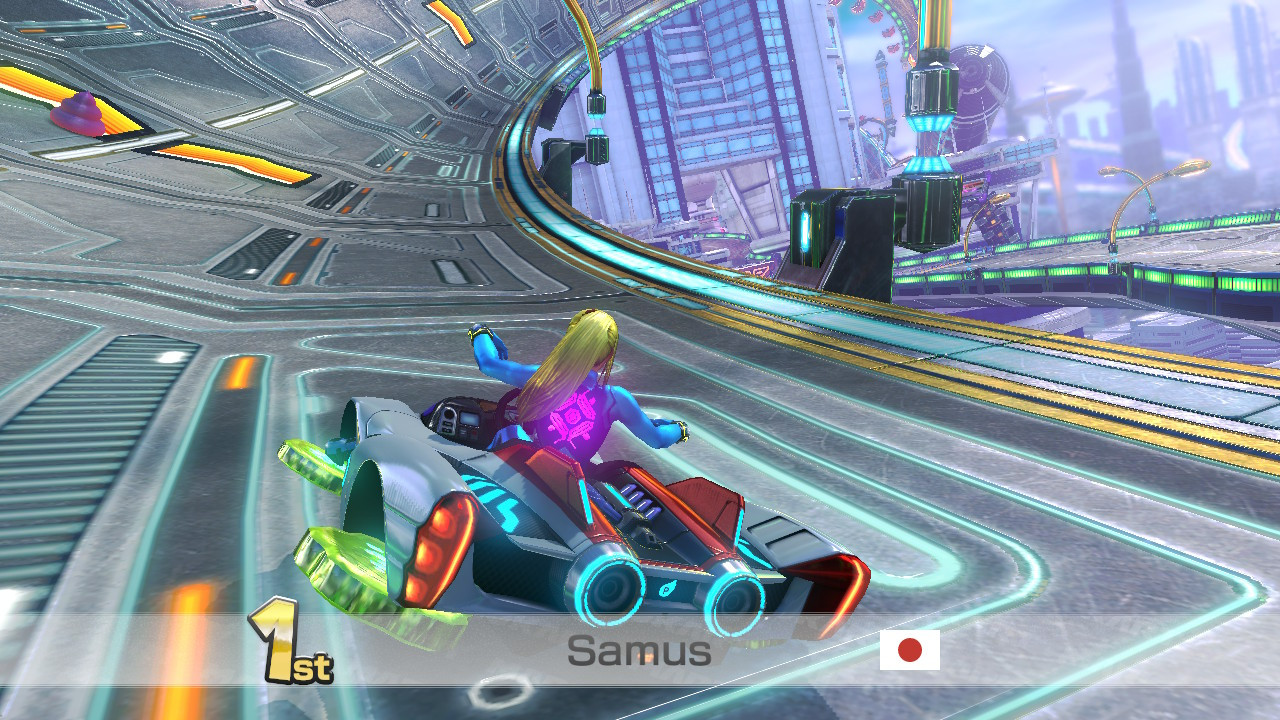Click the glowing circle beneath the kart

[500, 690]
